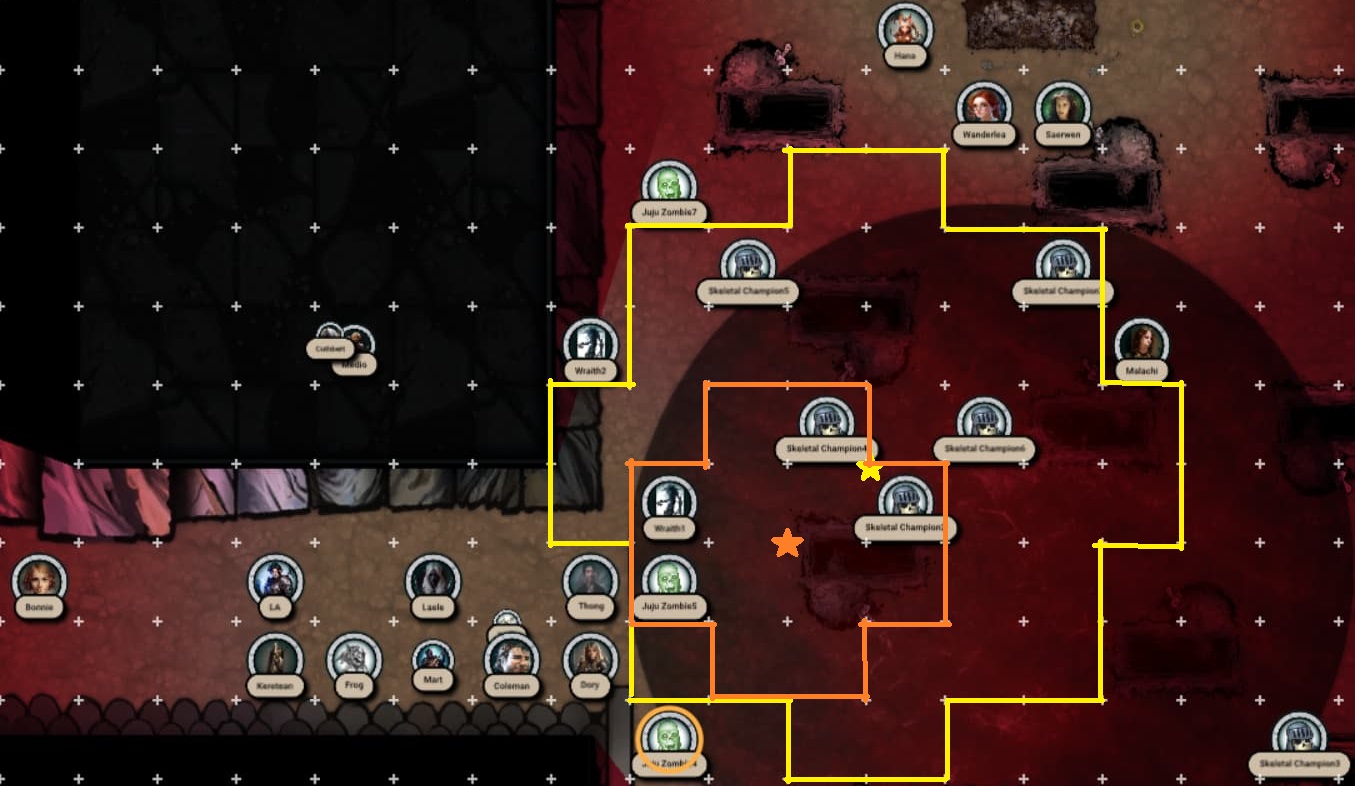
Task: Select the Hana token
Action: click(905, 29)
